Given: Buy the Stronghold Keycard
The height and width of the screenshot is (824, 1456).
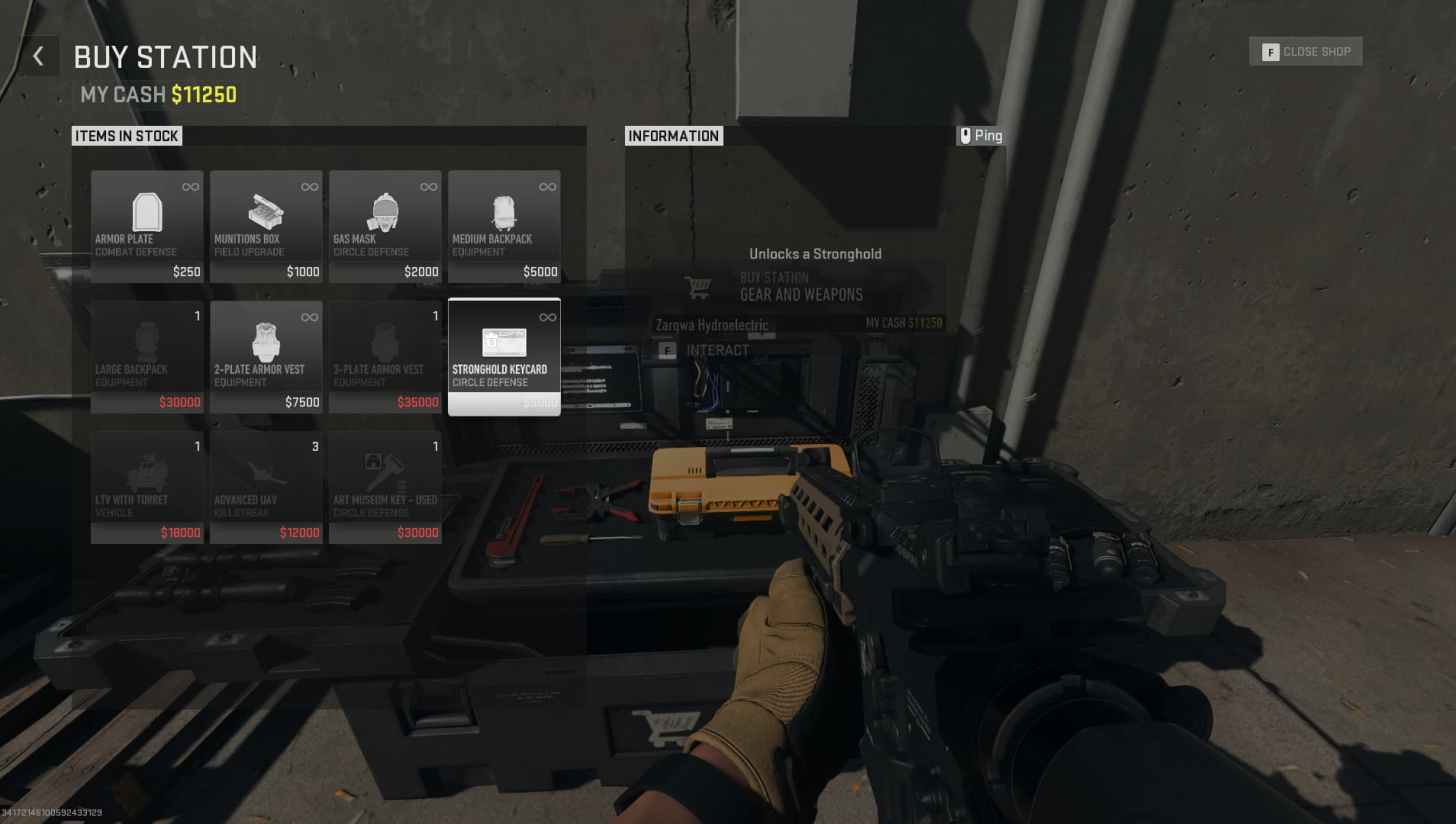Looking at the screenshot, I should tap(504, 357).
